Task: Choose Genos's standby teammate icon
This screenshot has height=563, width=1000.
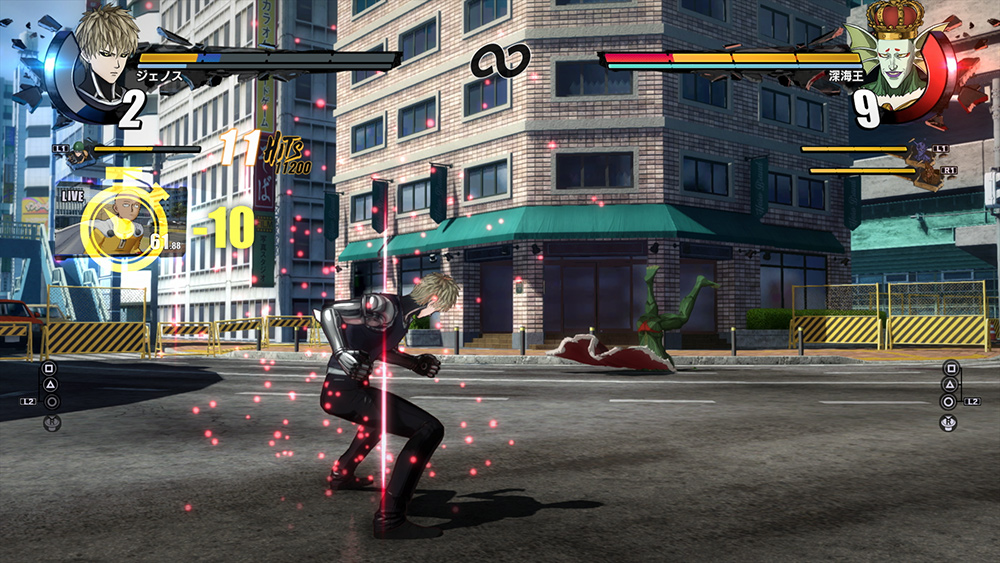Action: point(81,152)
